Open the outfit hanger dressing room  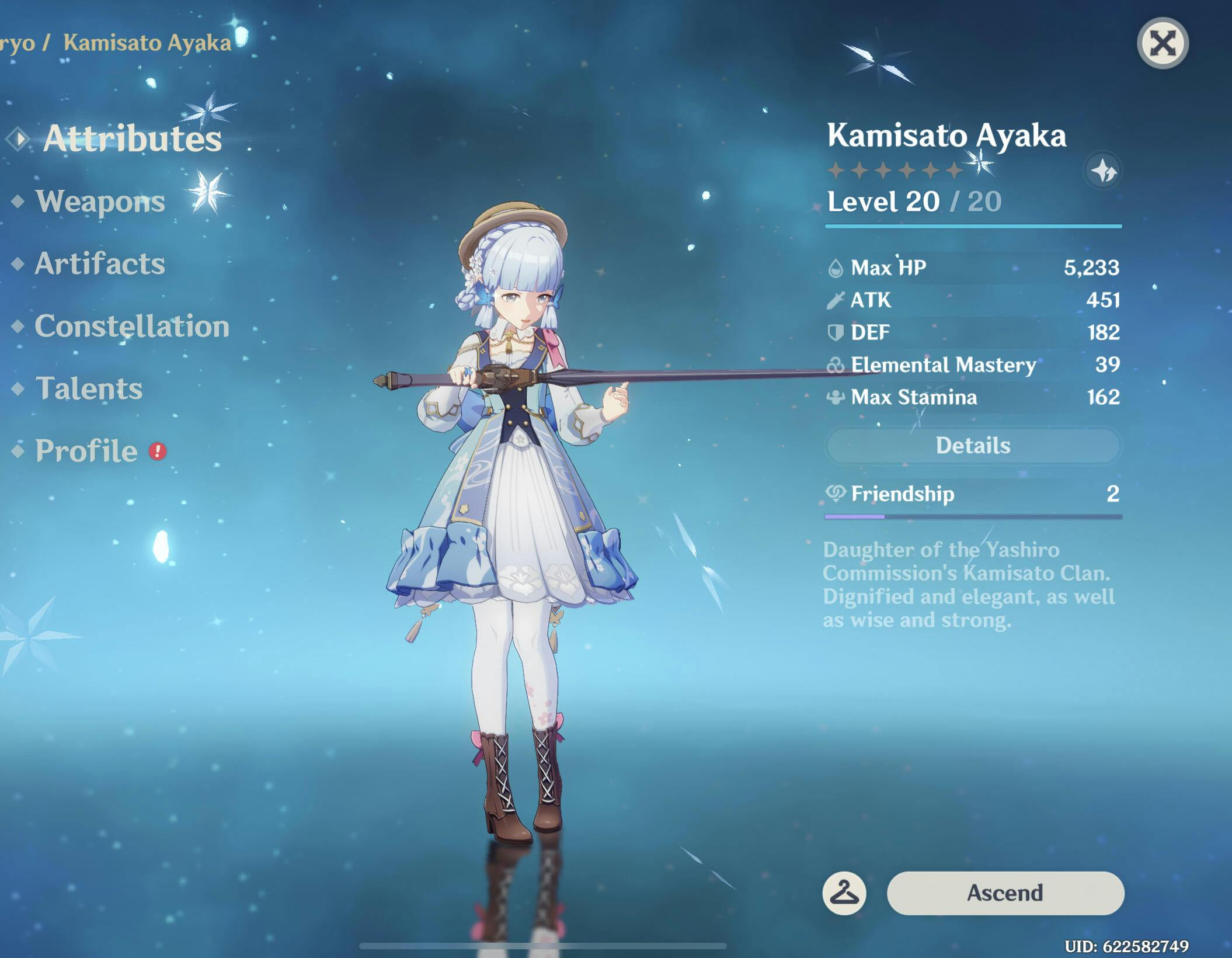tap(844, 893)
